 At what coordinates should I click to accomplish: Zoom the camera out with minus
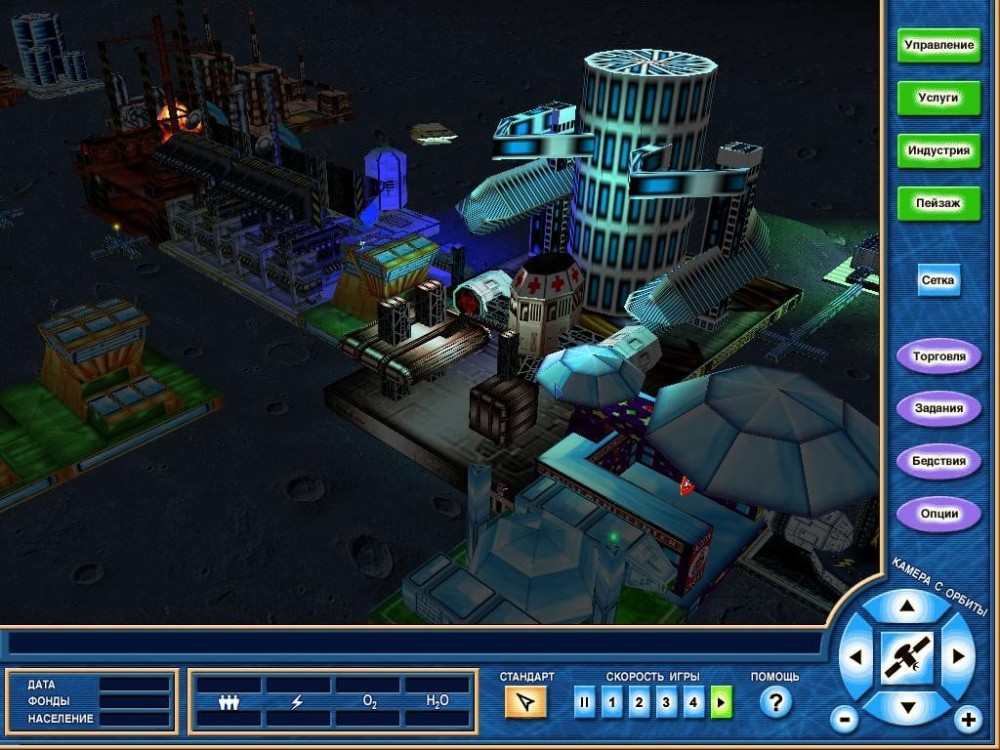point(844,718)
